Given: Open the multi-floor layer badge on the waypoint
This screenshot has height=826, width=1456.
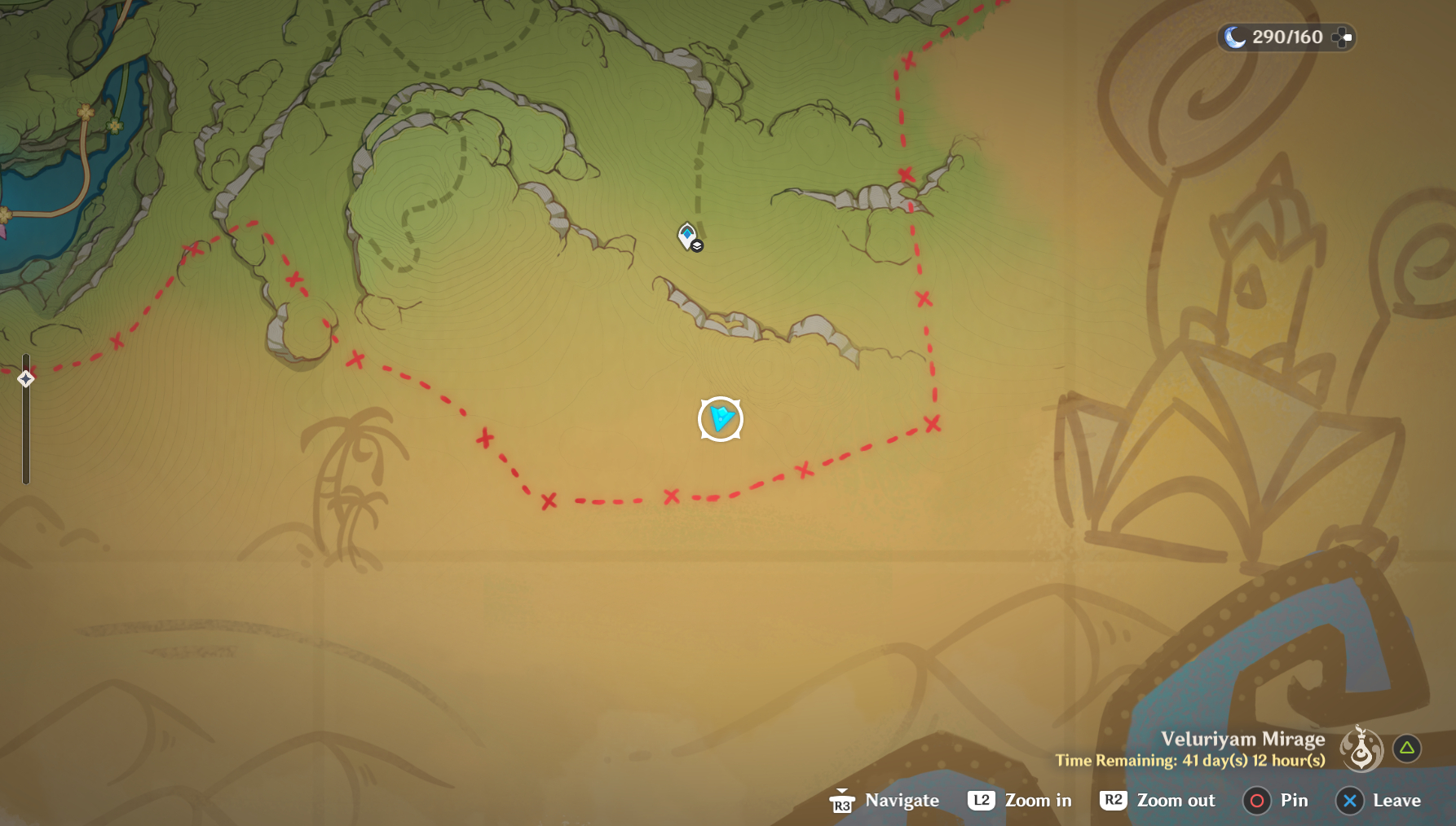Looking at the screenshot, I should click(698, 246).
